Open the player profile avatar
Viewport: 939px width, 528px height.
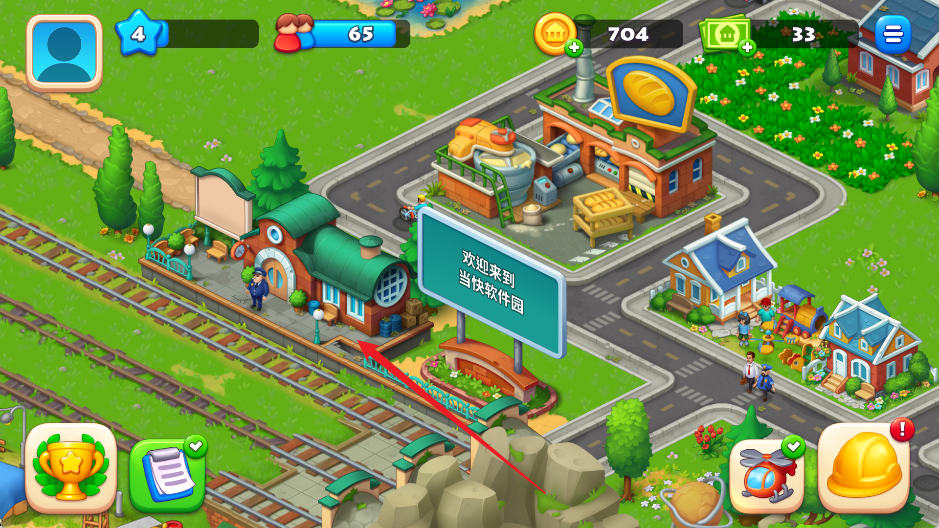[65, 51]
